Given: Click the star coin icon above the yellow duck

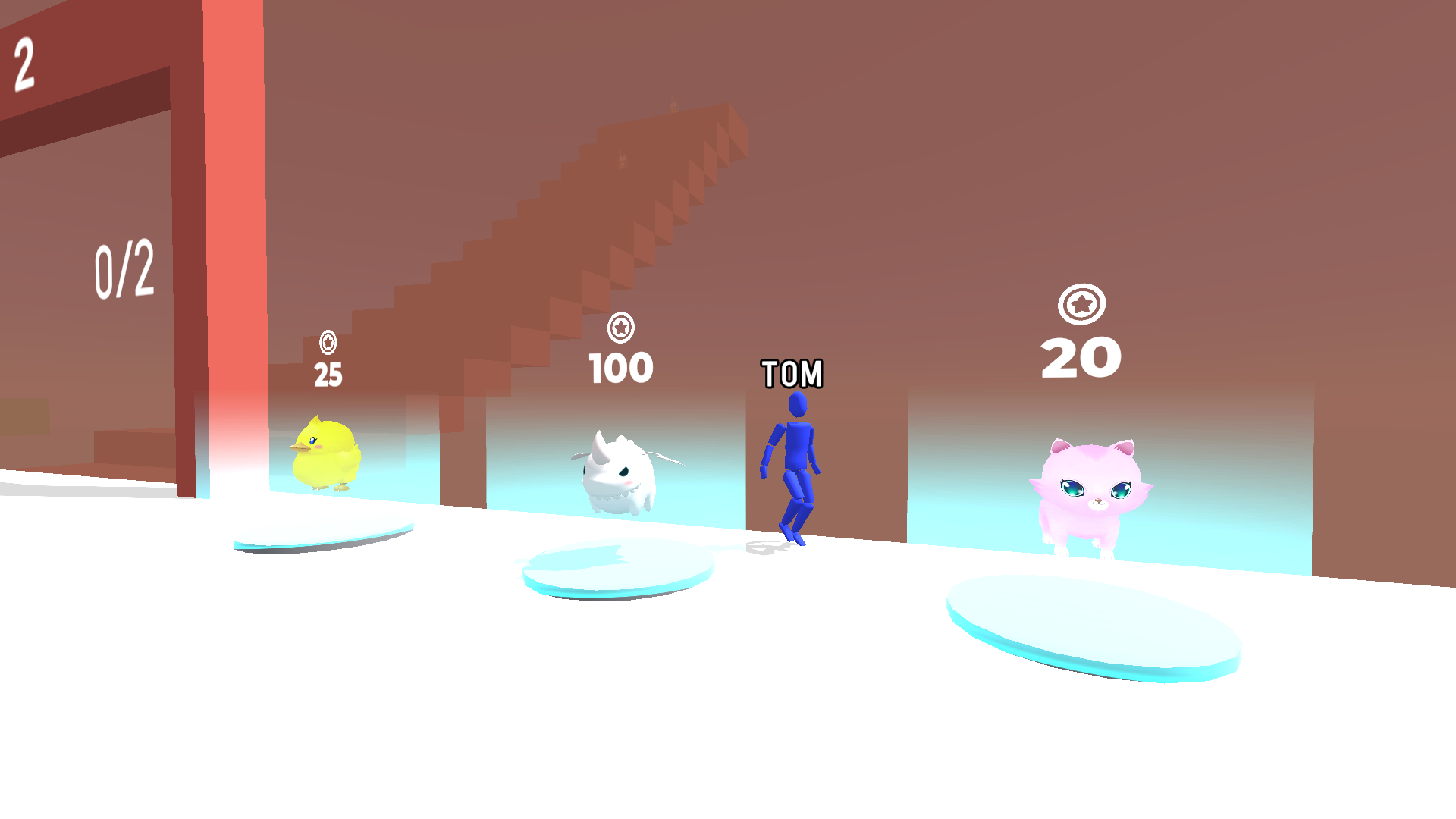Looking at the screenshot, I should [328, 343].
